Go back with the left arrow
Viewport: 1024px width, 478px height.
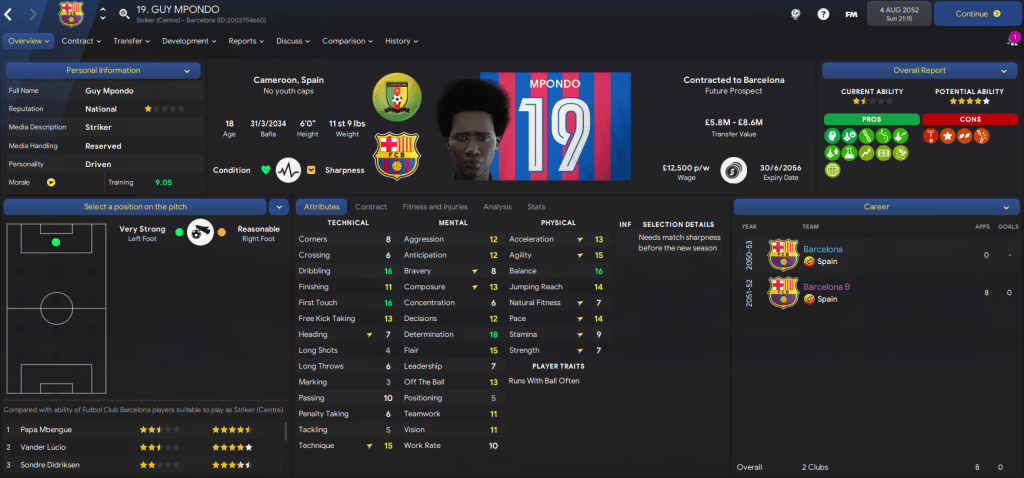(x=10, y=14)
